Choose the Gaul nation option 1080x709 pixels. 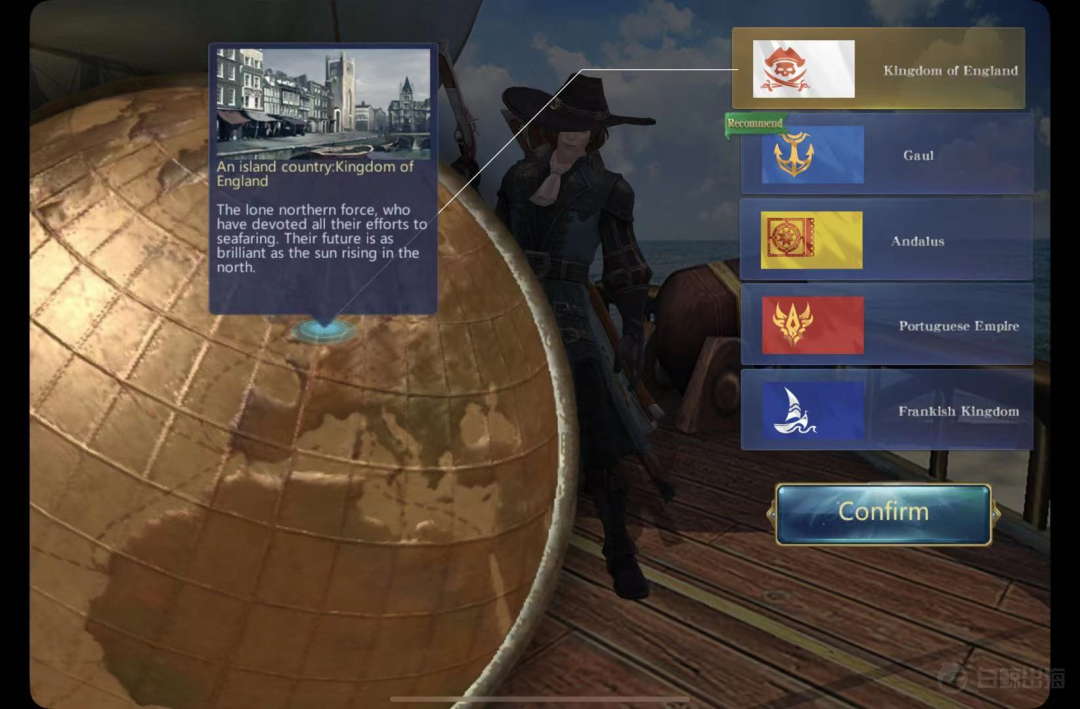[886, 155]
